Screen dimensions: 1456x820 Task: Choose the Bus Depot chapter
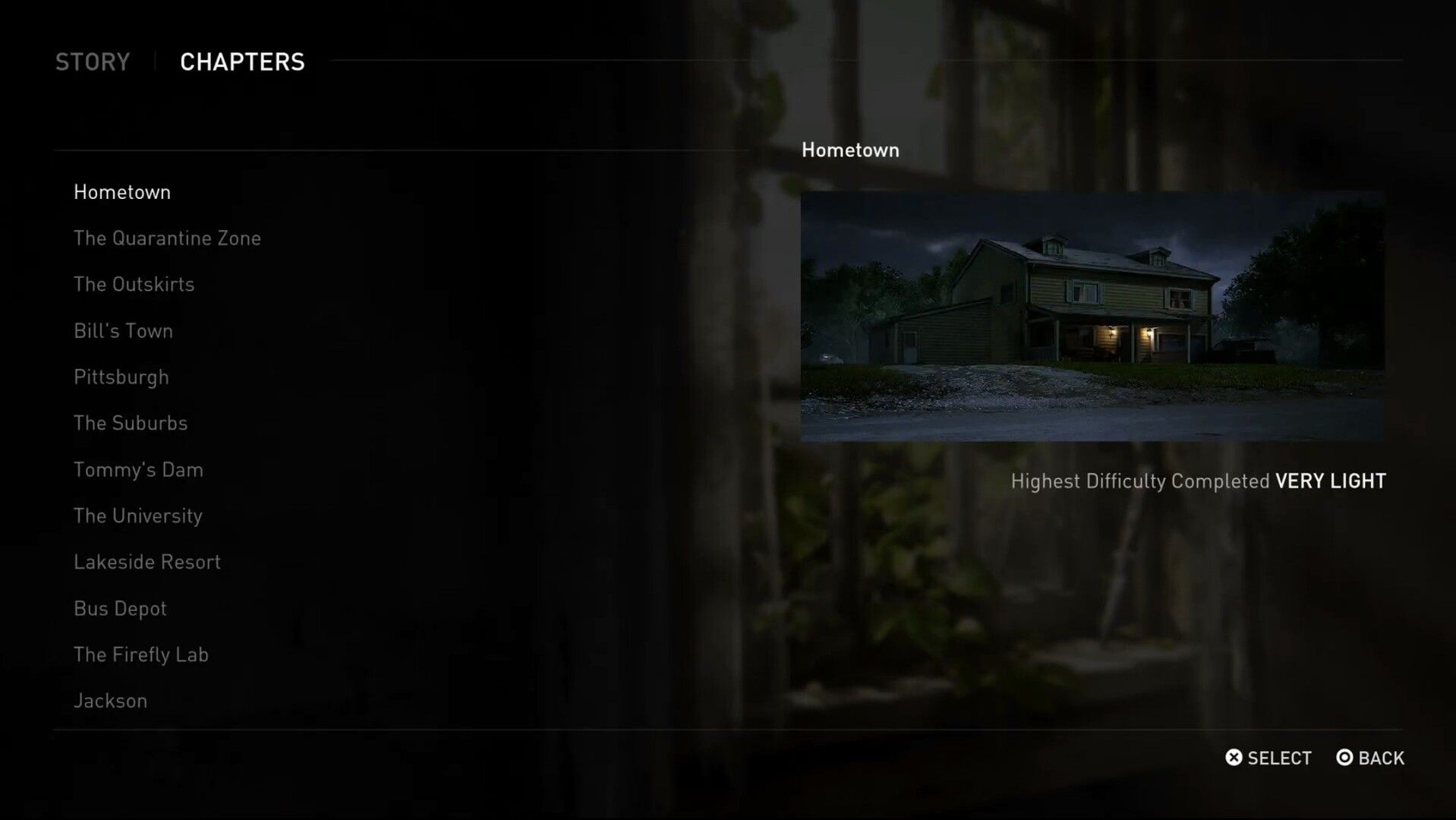pos(120,608)
